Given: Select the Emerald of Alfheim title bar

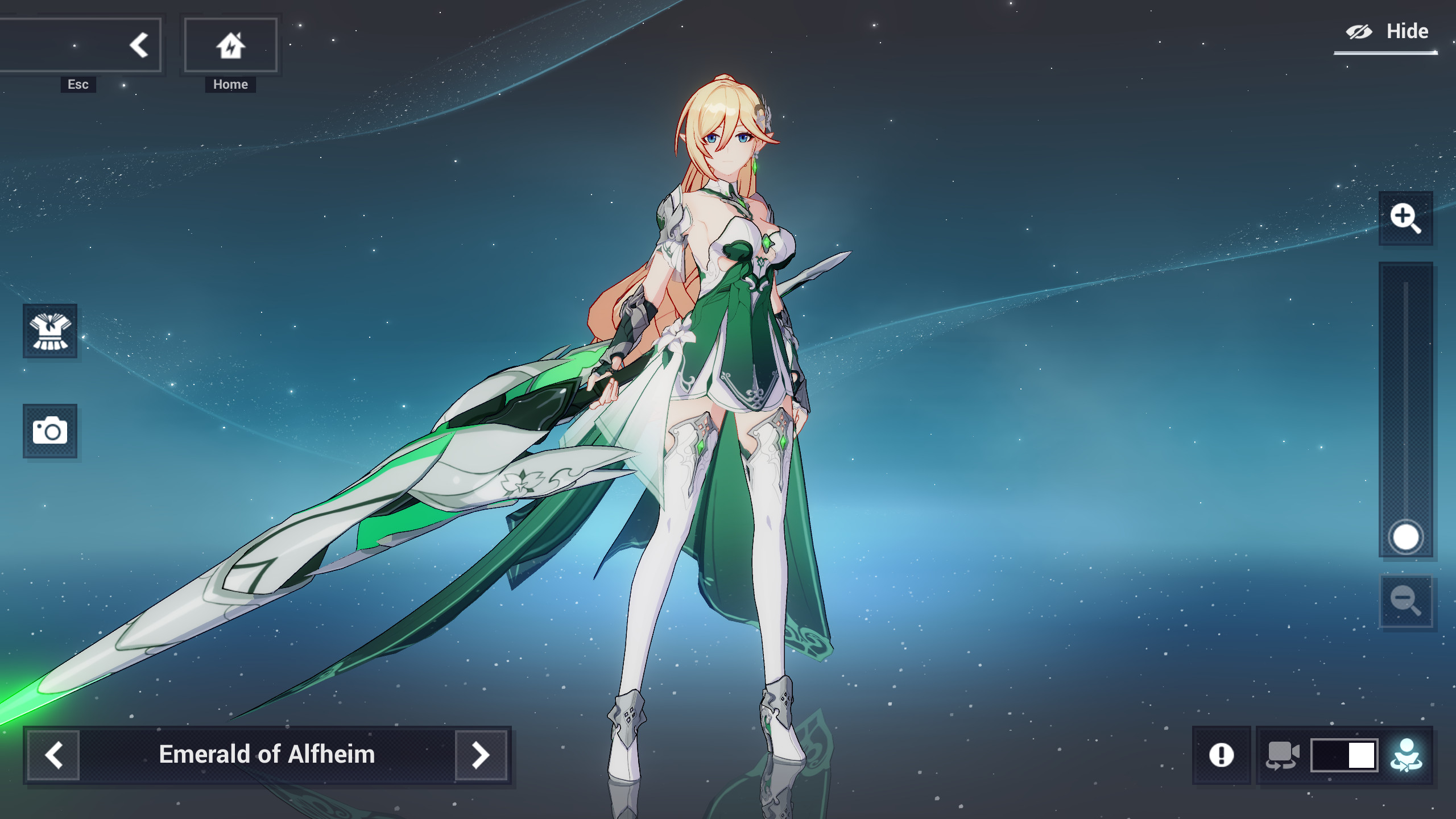Looking at the screenshot, I should (x=267, y=755).
